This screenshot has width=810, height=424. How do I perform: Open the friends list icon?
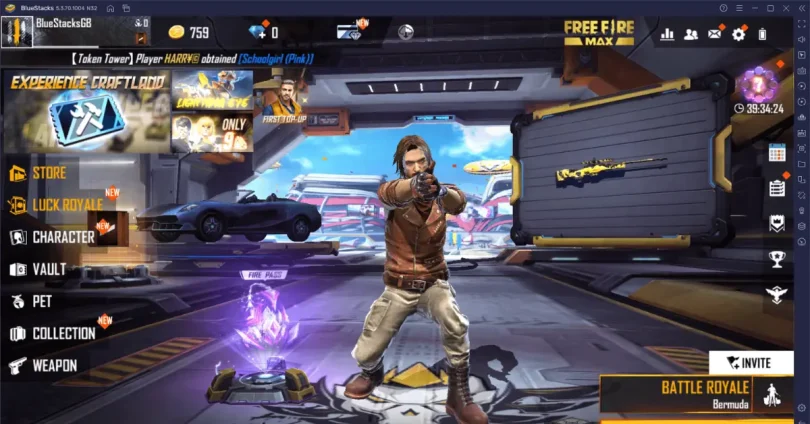(x=691, y=34)
